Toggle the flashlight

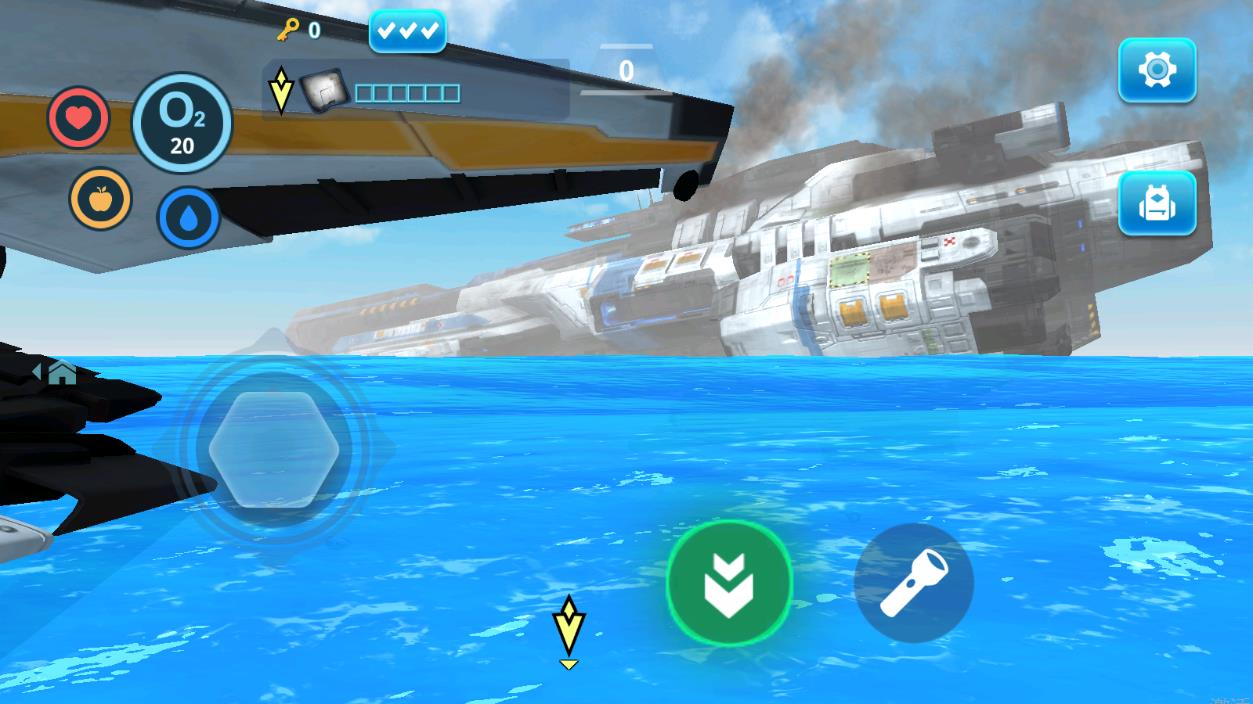[913, 582]
